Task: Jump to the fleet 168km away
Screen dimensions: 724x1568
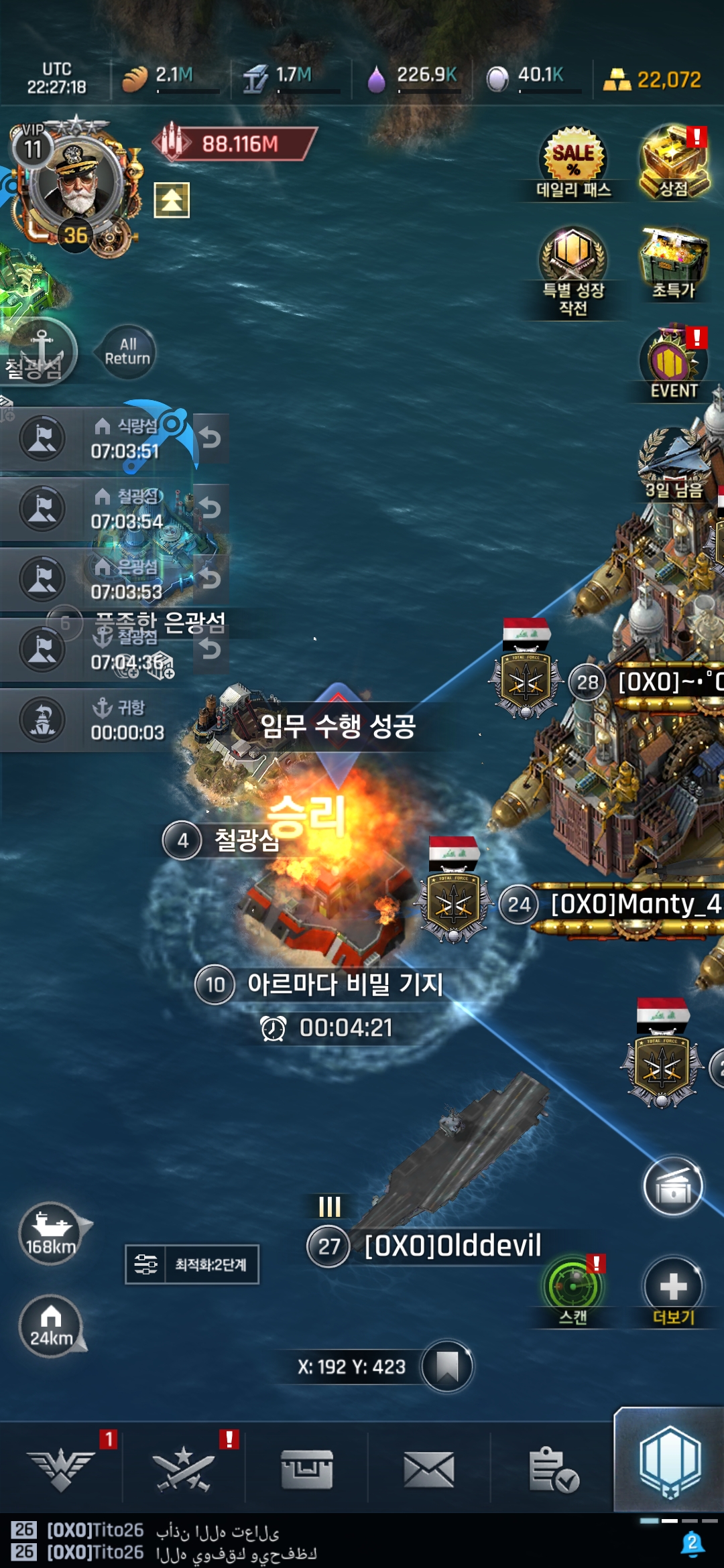Action: (x=51, y=1233)
